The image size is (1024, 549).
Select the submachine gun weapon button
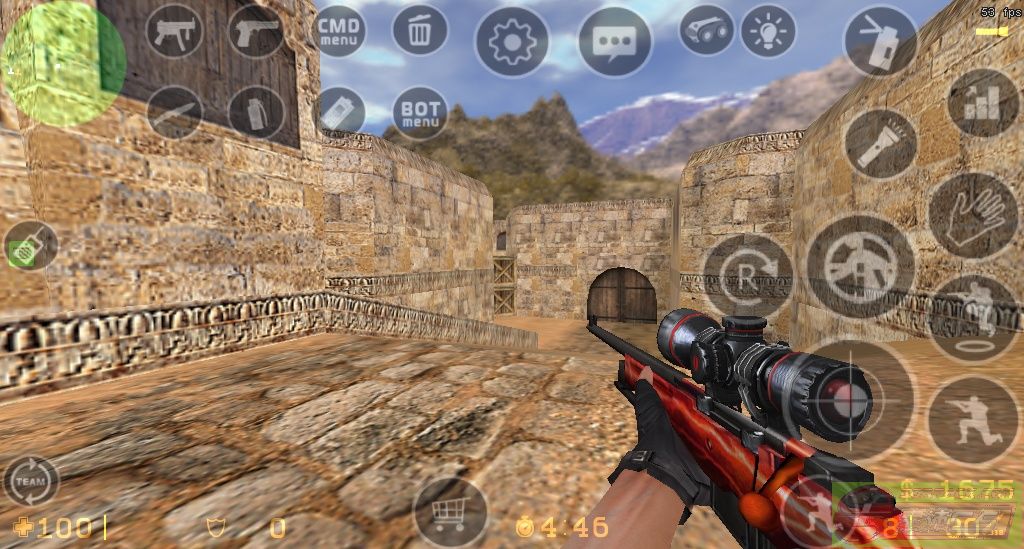[x=174, y=32]
